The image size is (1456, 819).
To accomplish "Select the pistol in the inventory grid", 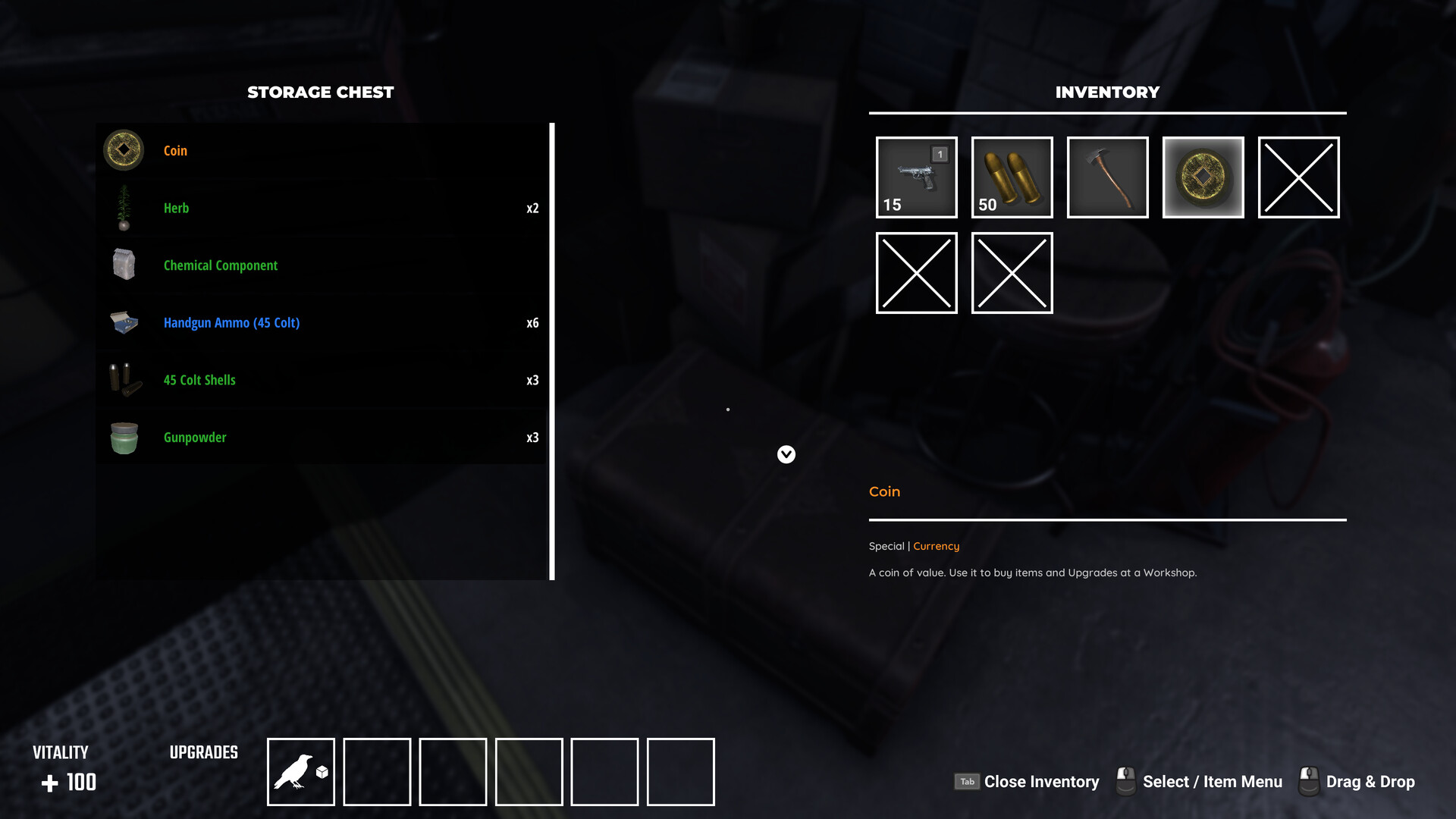I will (x=916, y=177).
